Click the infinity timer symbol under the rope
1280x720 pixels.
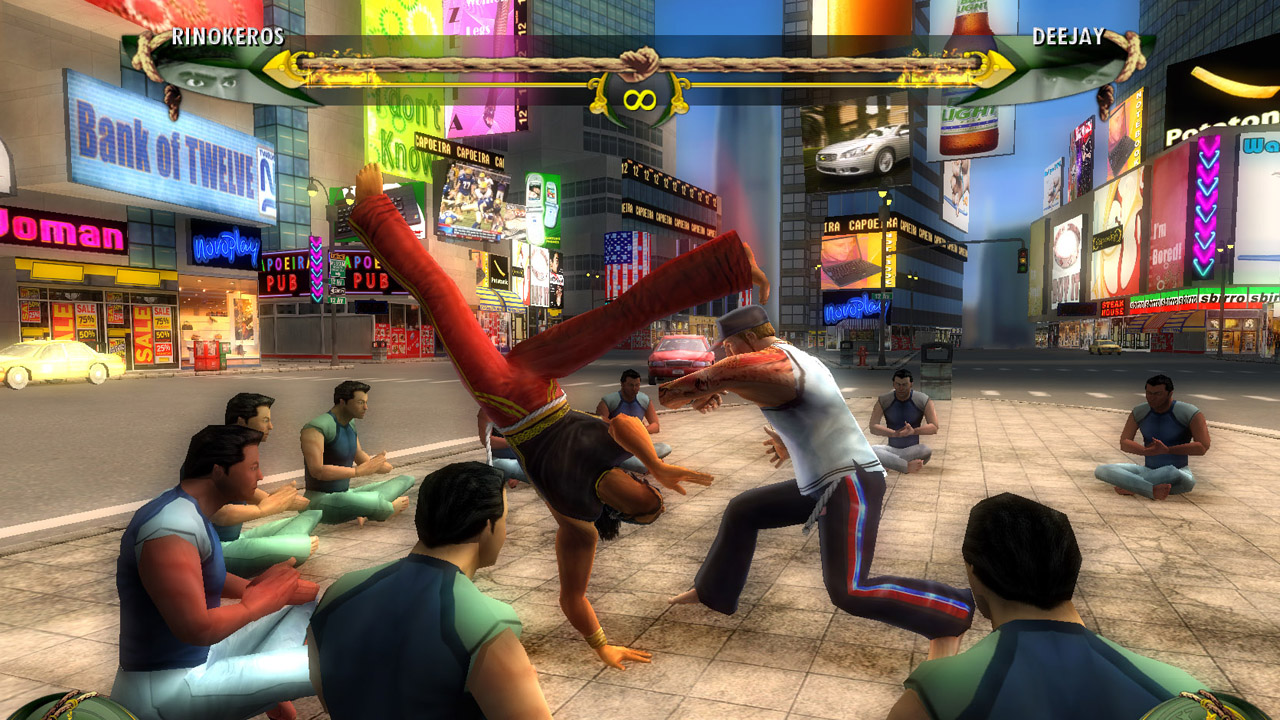coord(640,98)
